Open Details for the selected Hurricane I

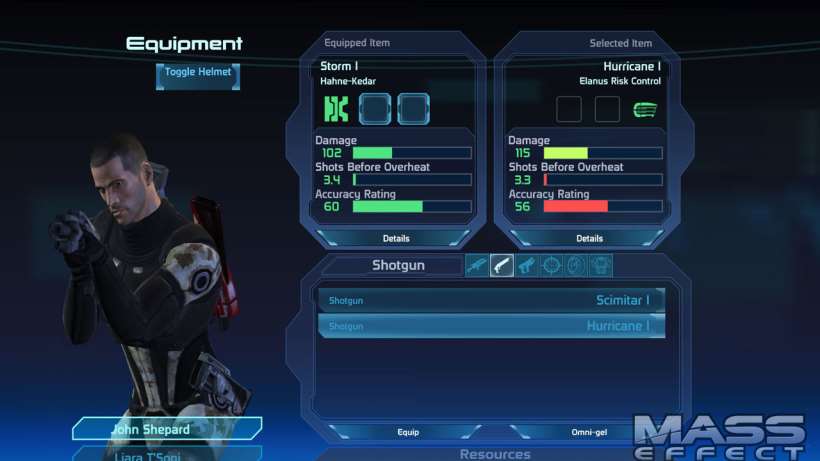click(589, 238)
